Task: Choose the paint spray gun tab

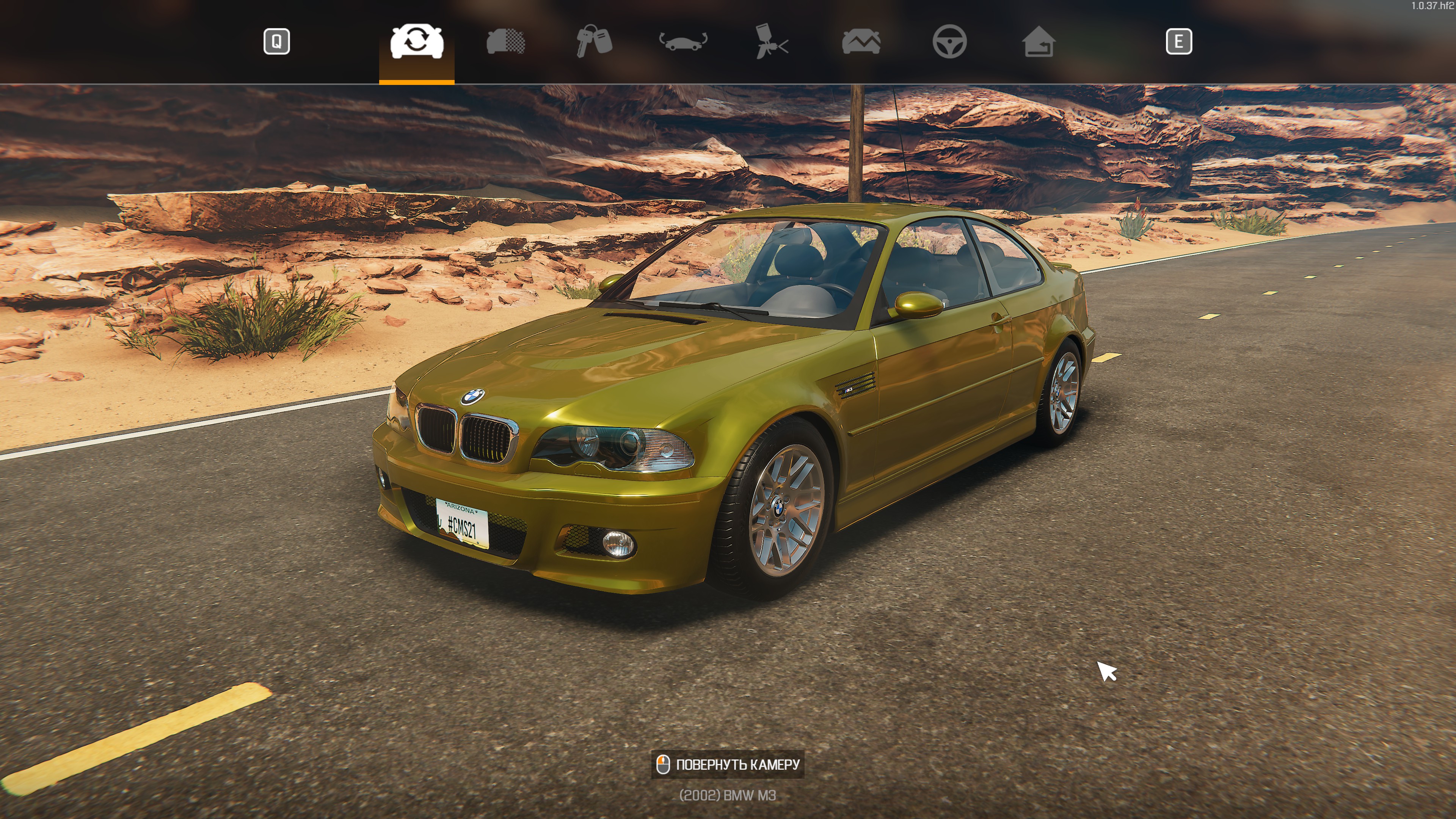Action: click(x=772, y=42)
